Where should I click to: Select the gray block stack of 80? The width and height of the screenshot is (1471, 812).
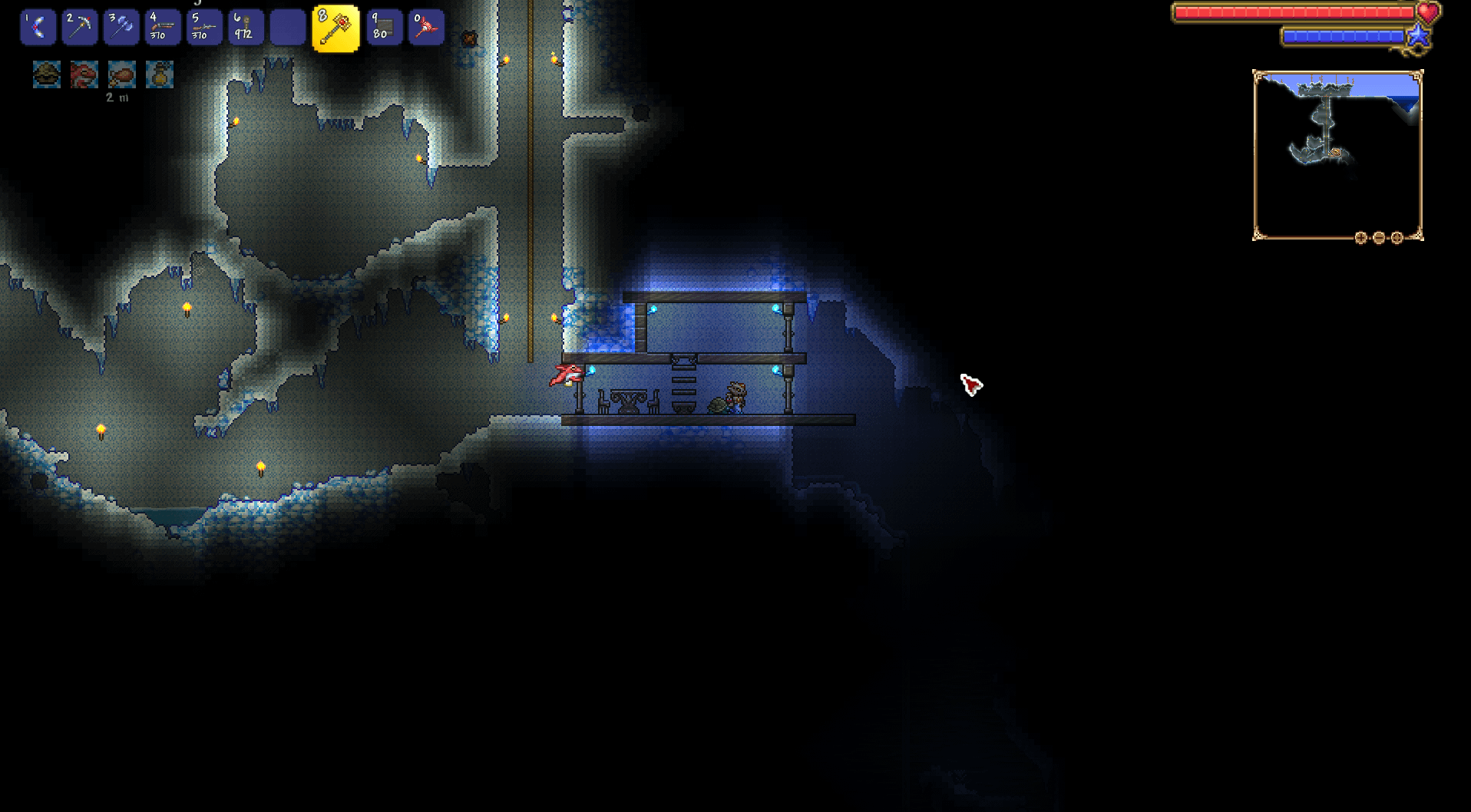point(384,28)
